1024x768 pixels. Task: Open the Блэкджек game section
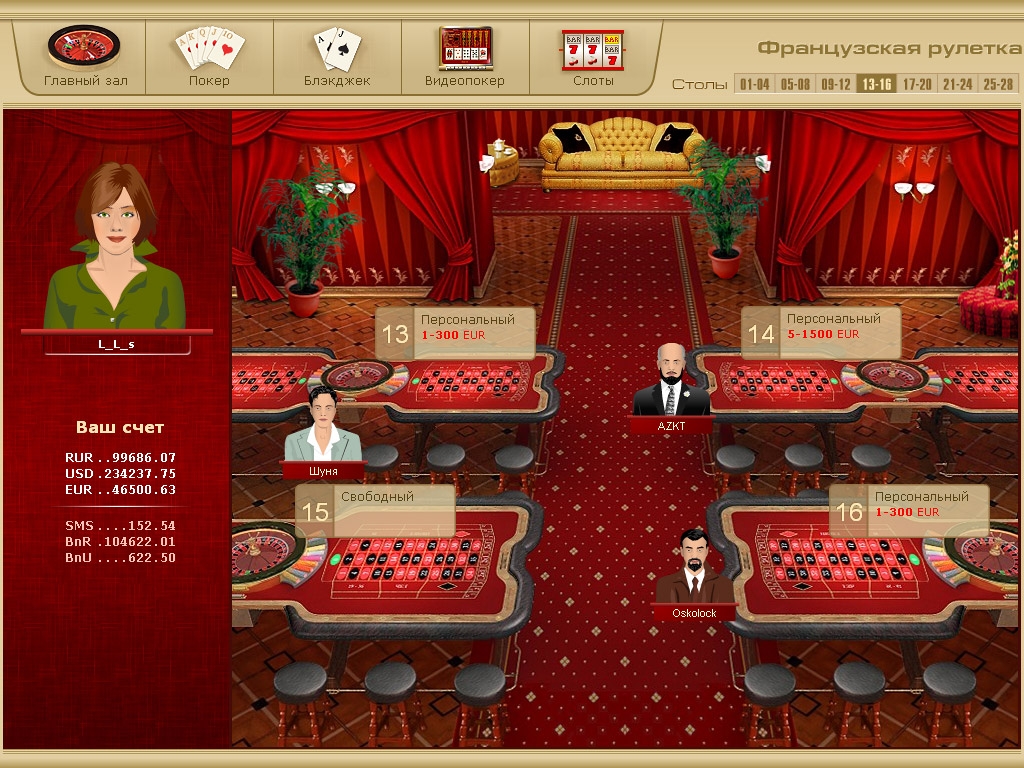click(337, 56)
